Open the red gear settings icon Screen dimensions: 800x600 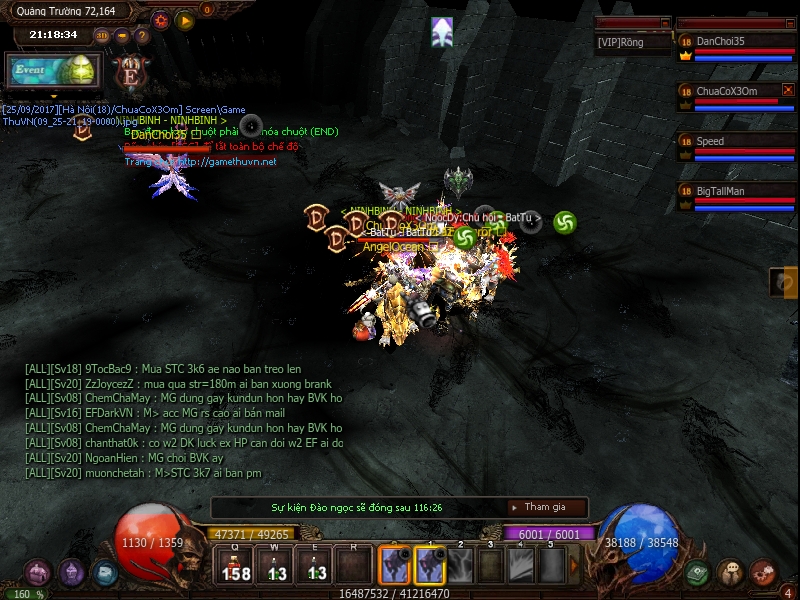click(x=161, y=19)
